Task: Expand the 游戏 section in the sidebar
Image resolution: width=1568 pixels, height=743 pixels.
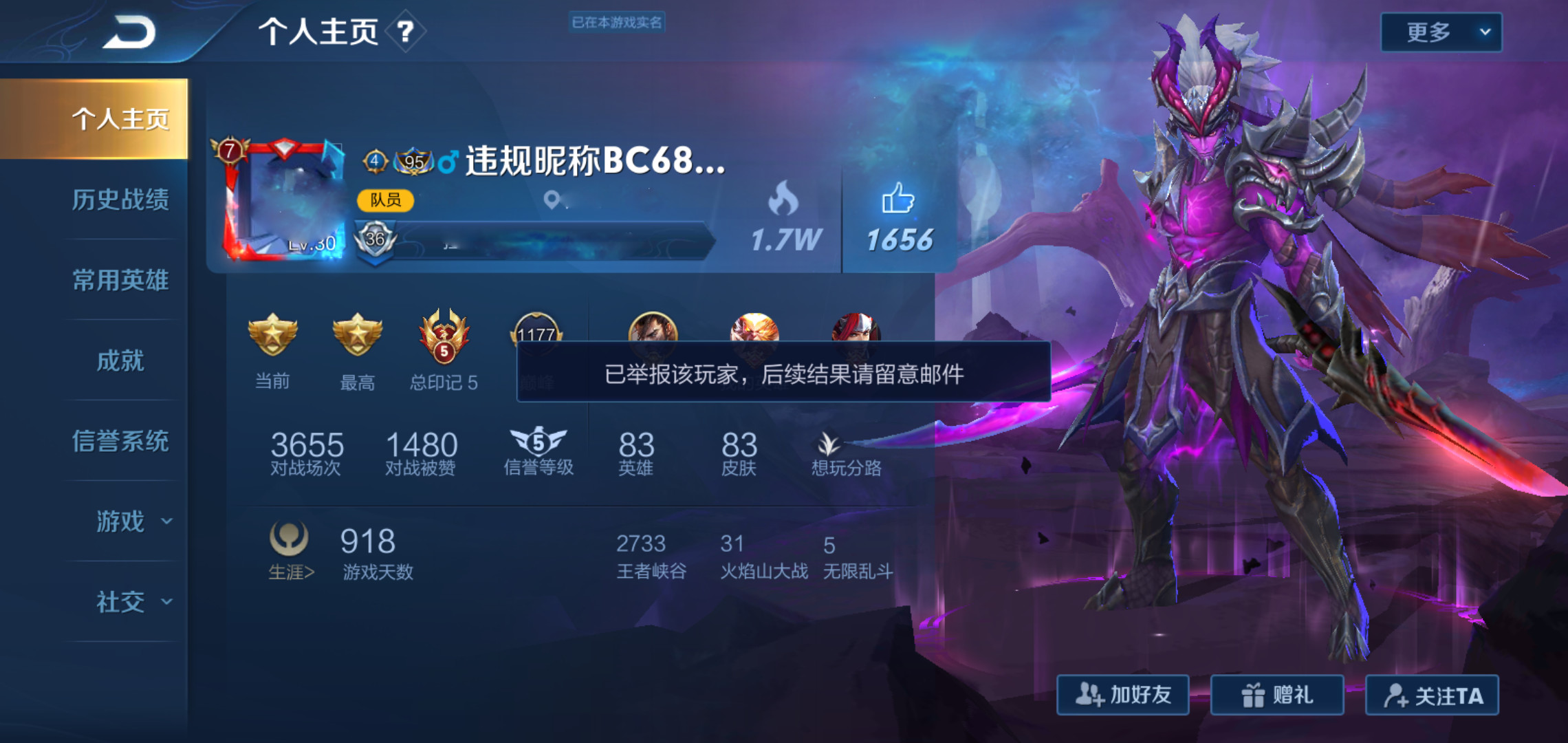Action: pyautogui.click(x=120, y=523)
